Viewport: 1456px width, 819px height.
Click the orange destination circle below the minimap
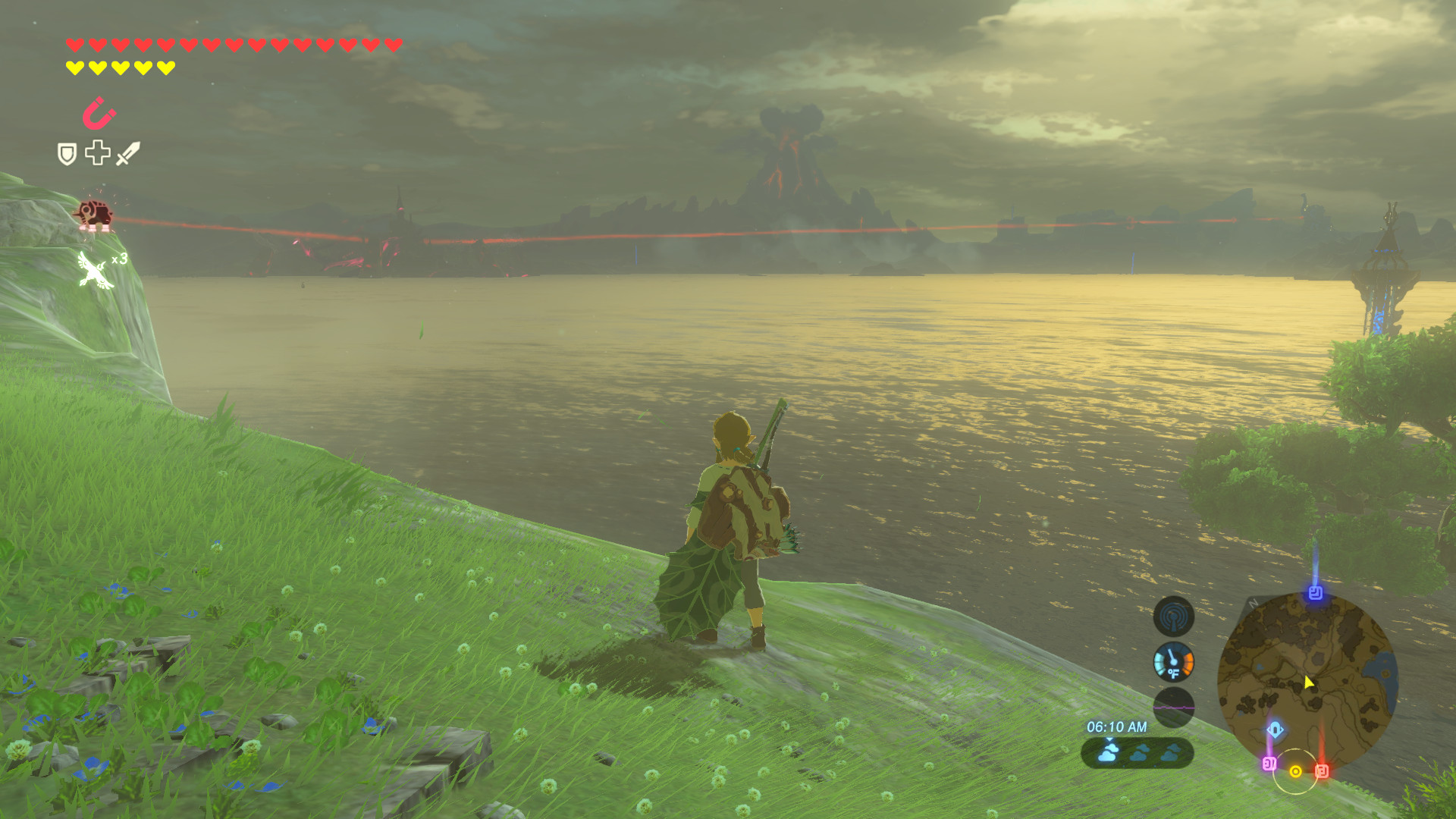[x=1295, y=771]
